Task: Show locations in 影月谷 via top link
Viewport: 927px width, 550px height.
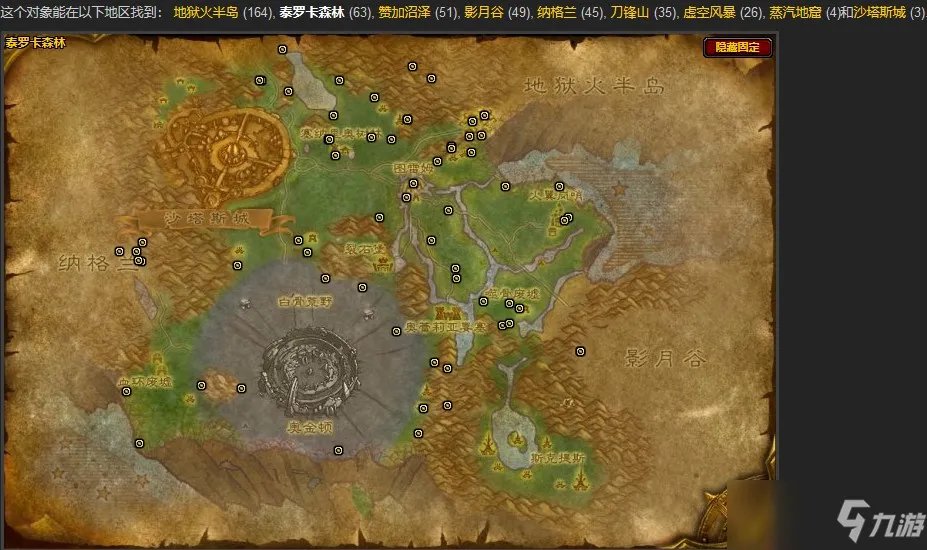Action: (x=483, y=13)
